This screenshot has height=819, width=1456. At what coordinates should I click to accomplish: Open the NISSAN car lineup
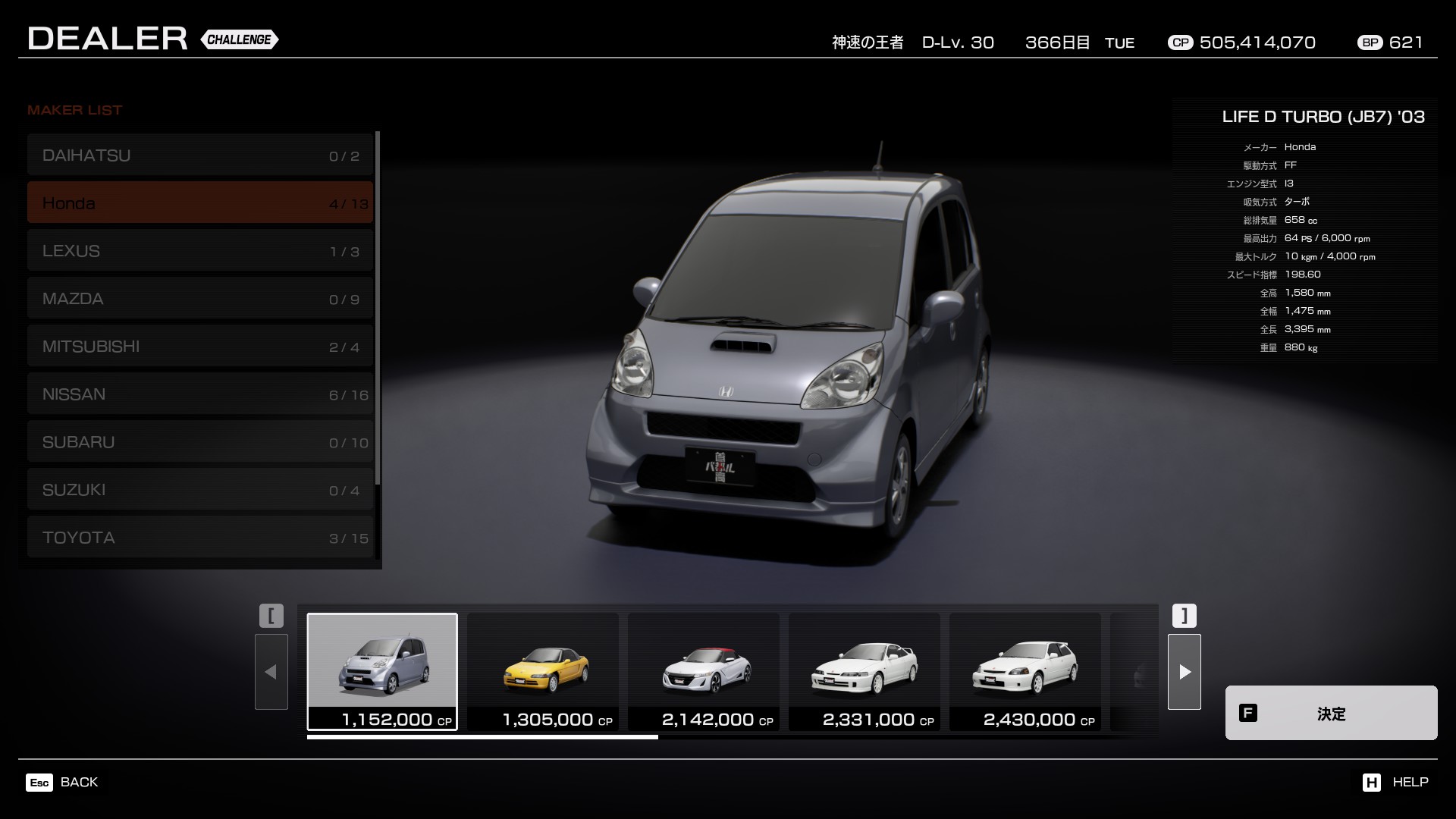click(x=200, y=394)
